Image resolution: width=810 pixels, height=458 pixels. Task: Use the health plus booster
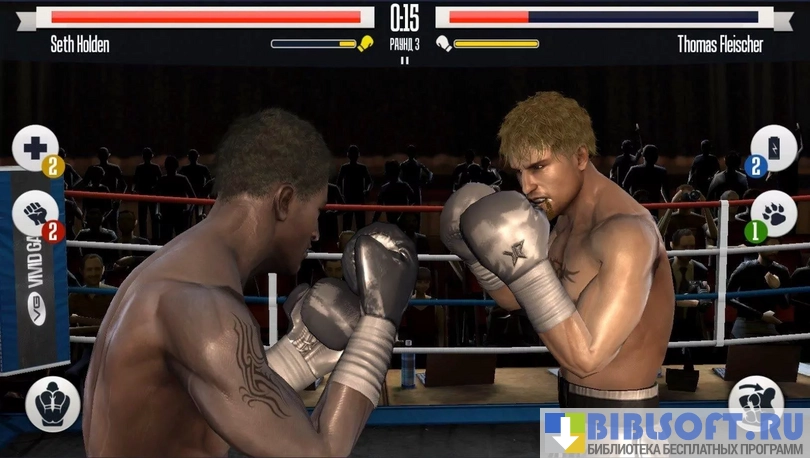point(36,149)
